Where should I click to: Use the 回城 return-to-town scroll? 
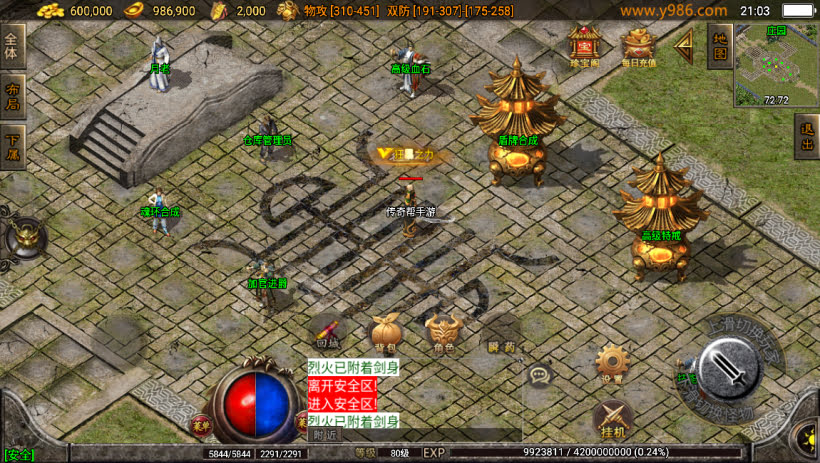click(x=328, y=331)
